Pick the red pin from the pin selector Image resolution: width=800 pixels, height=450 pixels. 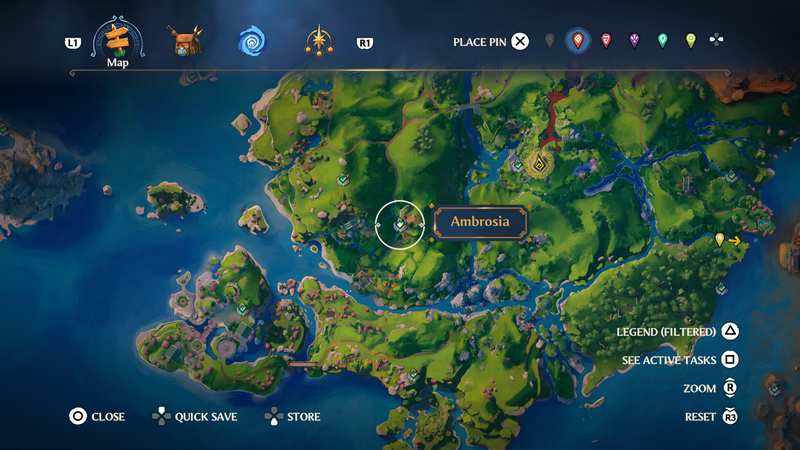(x=606, y=41)
